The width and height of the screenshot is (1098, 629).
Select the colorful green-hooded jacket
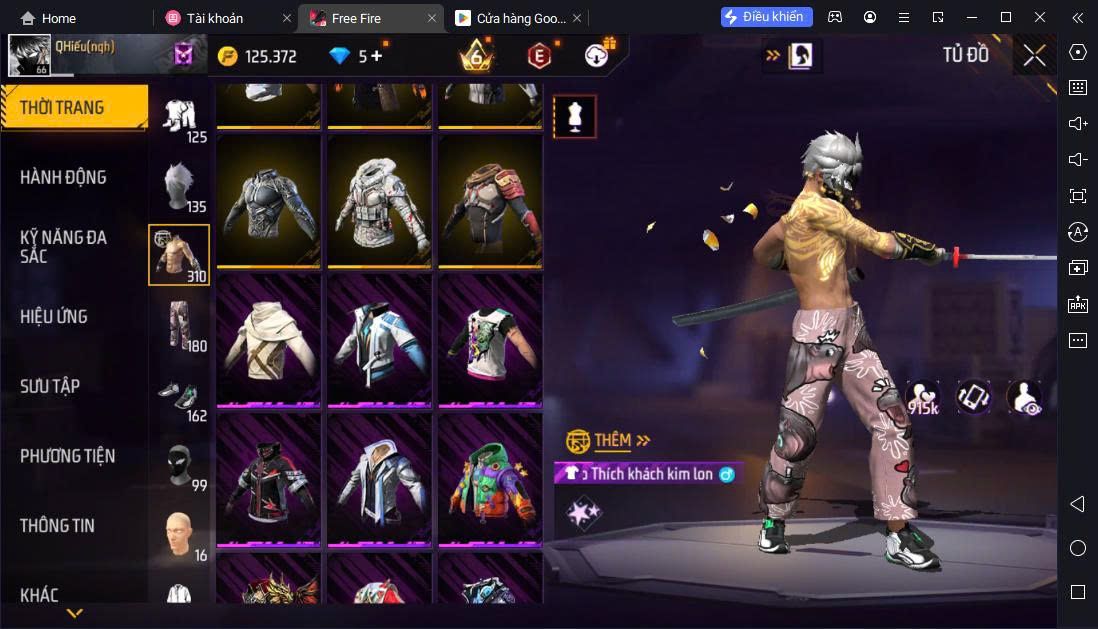pyautogui.click(x=490, y=478)
